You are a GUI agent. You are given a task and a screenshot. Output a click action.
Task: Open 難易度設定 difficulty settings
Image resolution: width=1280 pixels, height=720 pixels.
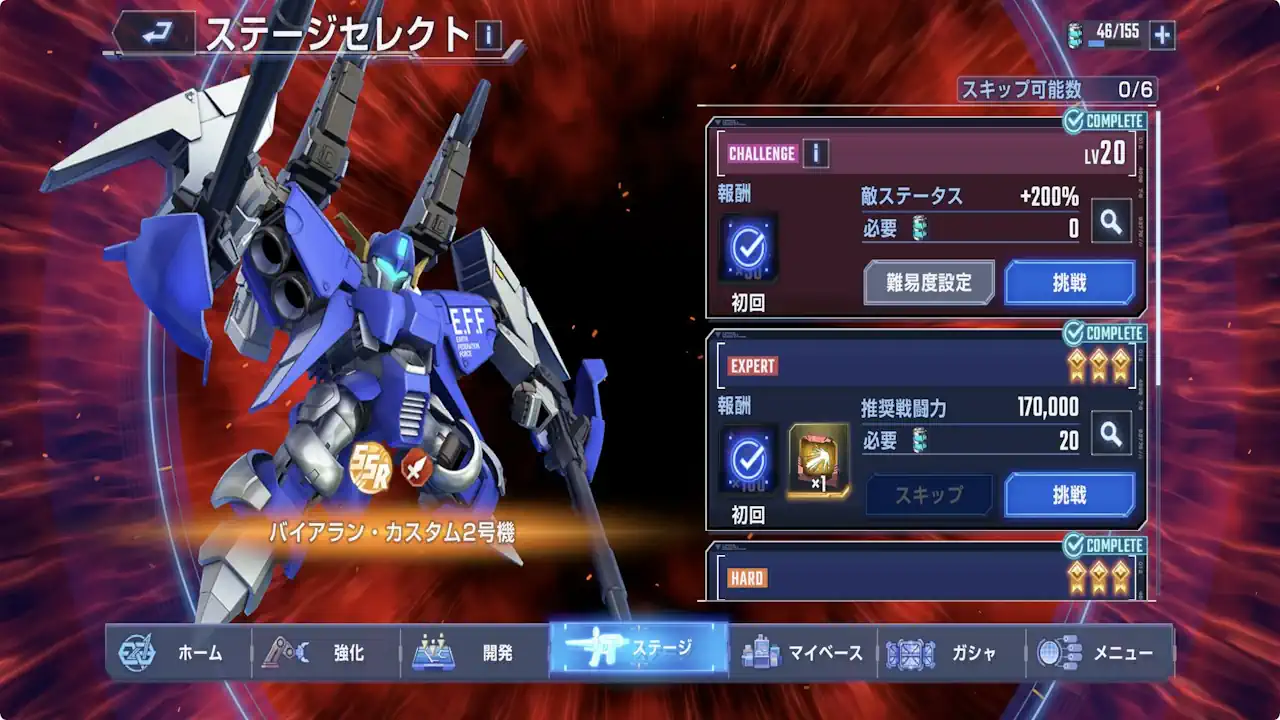pyautogui.click(x=929, y=282)
